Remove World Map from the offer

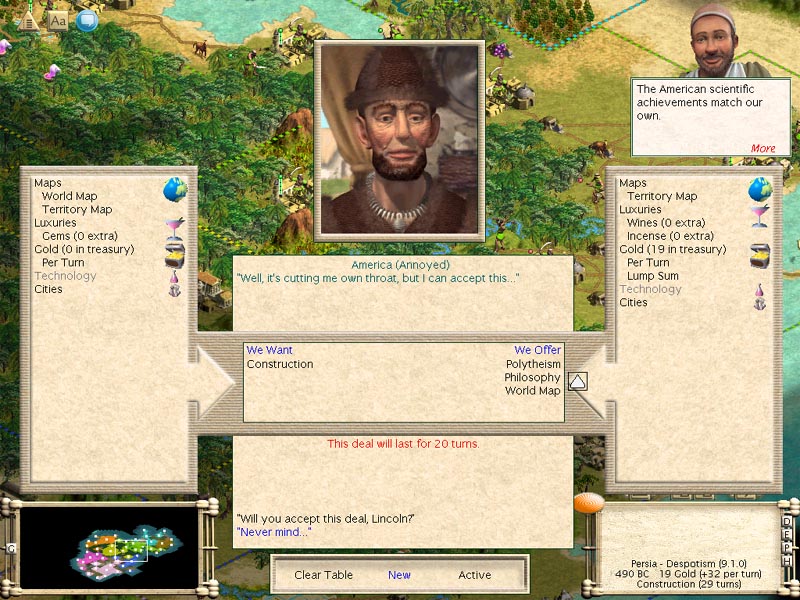click(x=532, y=391)
